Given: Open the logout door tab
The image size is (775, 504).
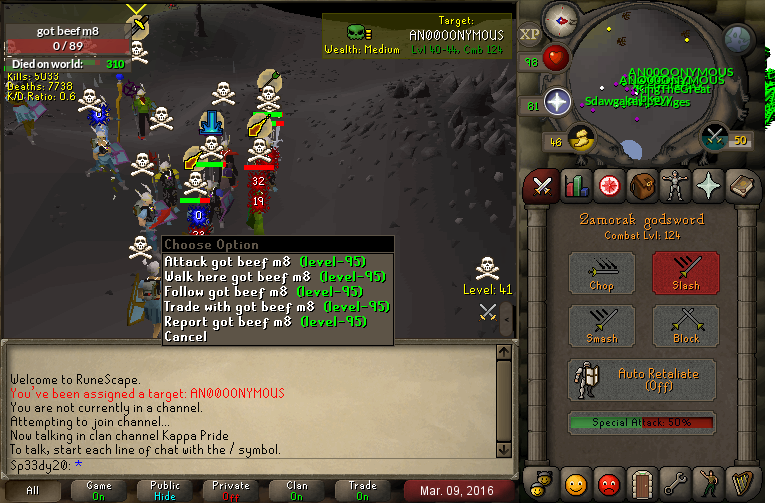Looking at the screenshot, I should click(641, 484).
